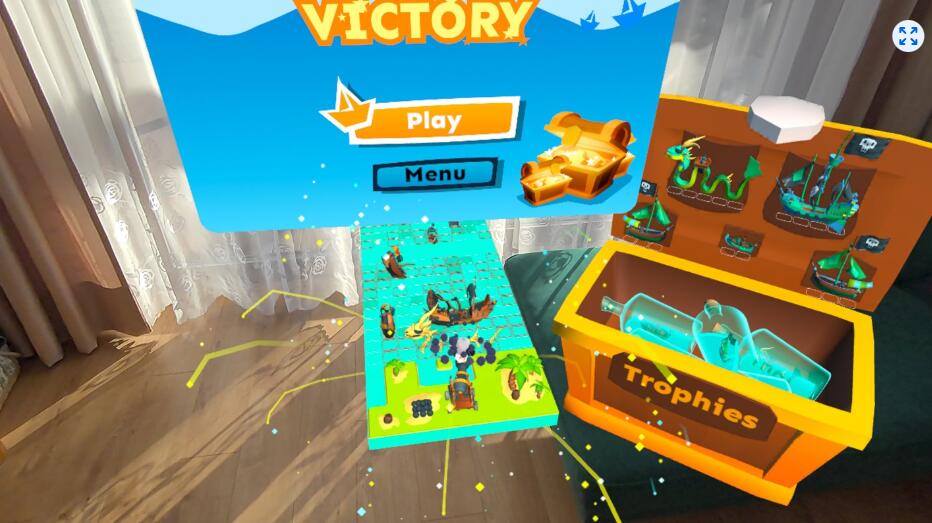932x523 pixels.
Task: Click the orange Play button
Action: click(x=435, y=121)
